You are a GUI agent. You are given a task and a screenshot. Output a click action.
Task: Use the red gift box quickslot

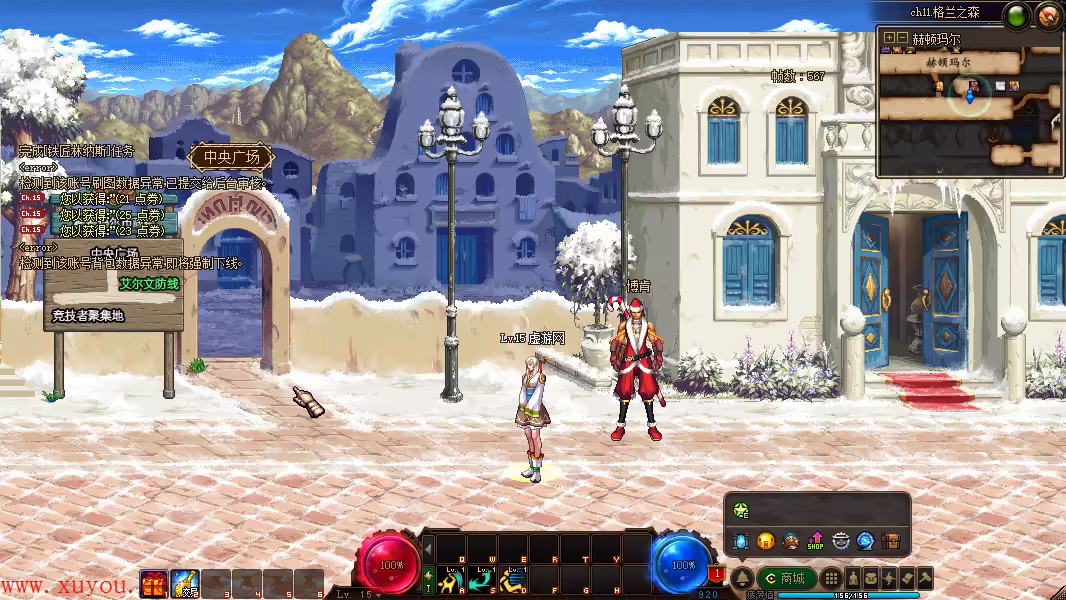point(154,583)
